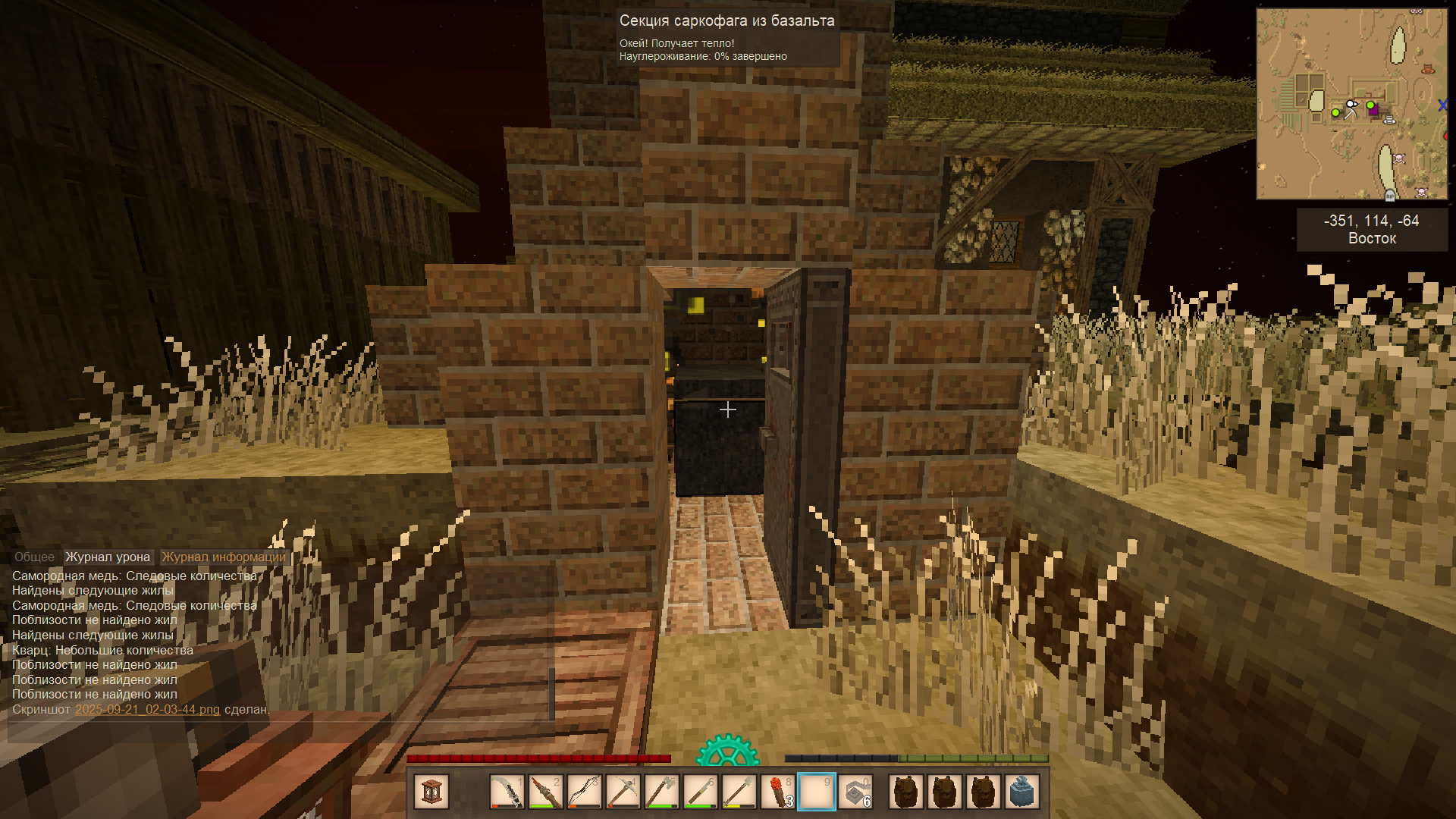This screenshot has height=819, width=1456.
Task: Select the lantern in the offhand slot
Action: pyautogui.click(x=431, y=792)
